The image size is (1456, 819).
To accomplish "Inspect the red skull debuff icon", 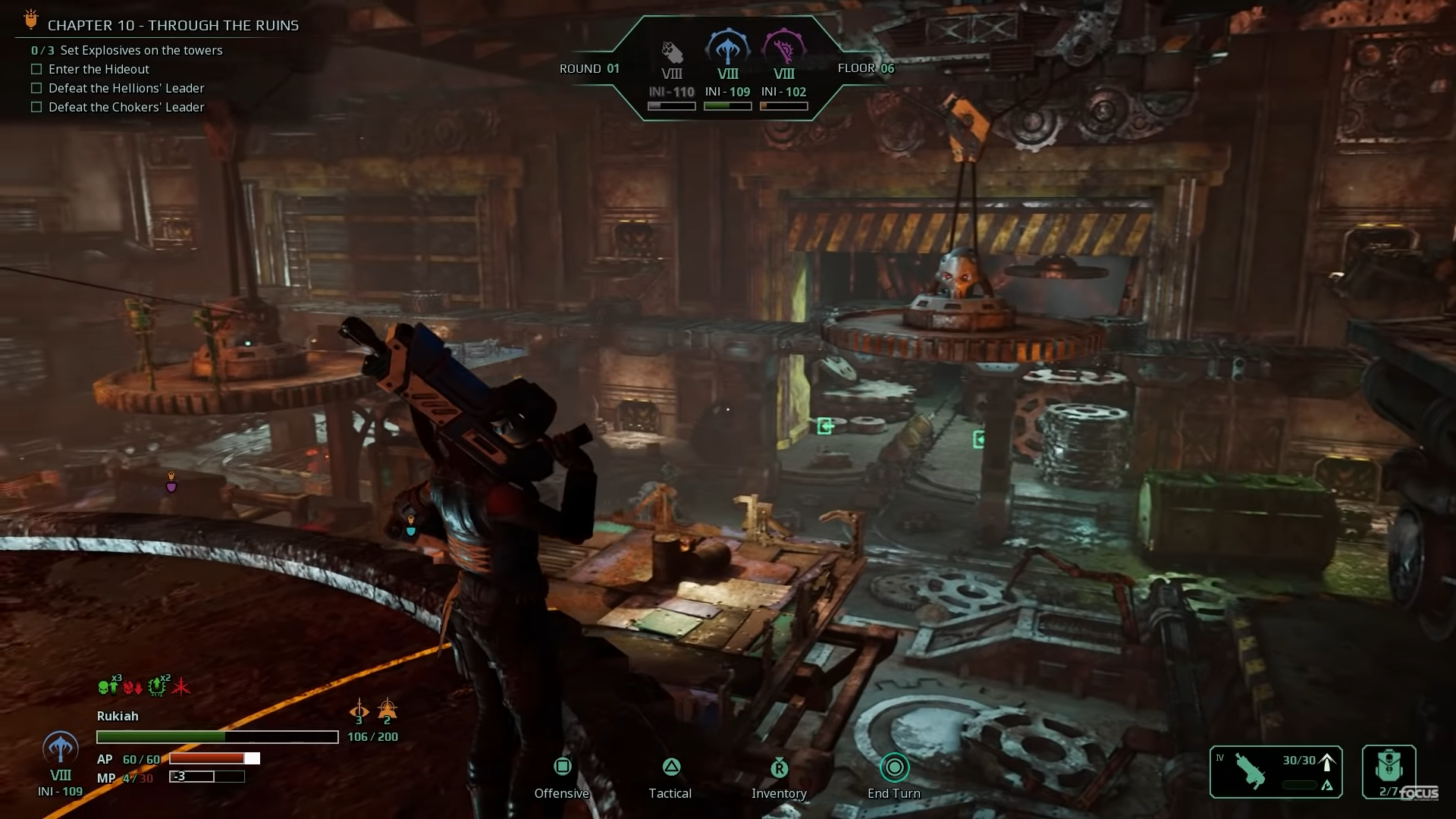I will coord(133,688).
